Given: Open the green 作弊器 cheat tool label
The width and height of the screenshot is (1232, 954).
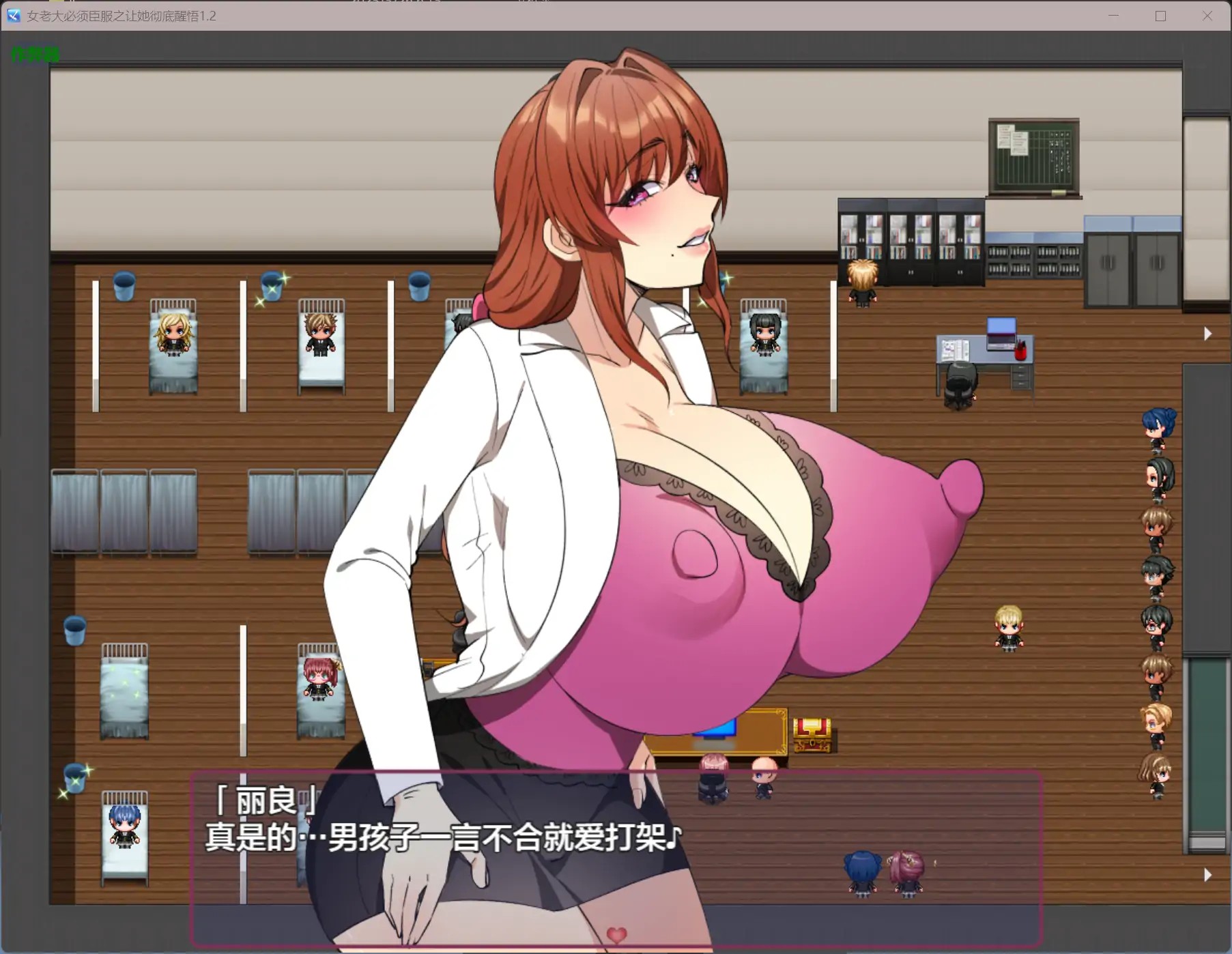Looking at the screenshot, I should [34, 54].
